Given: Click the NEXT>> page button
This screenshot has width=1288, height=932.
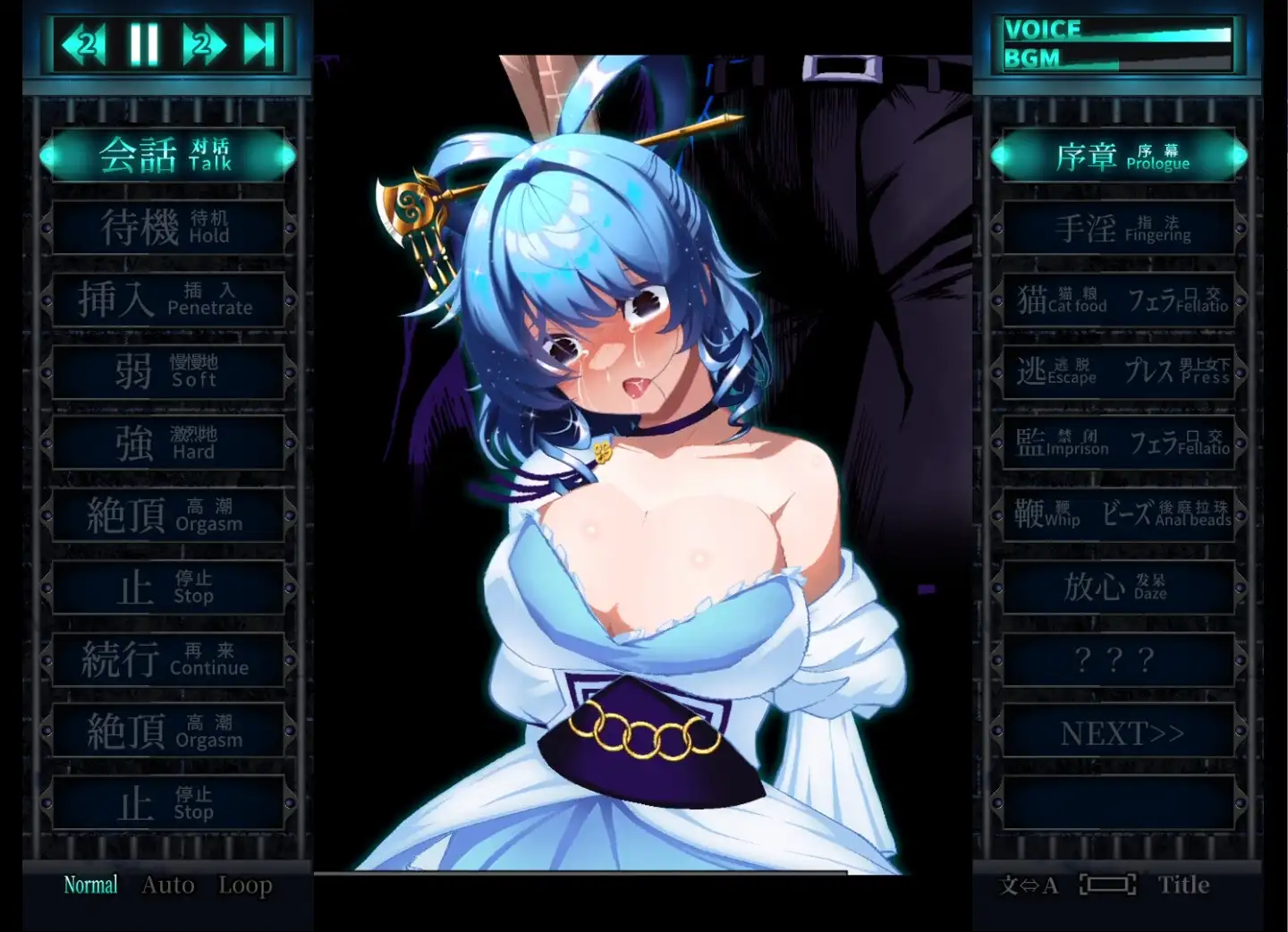Looking at the screenshot, I should pos(1118,732).
